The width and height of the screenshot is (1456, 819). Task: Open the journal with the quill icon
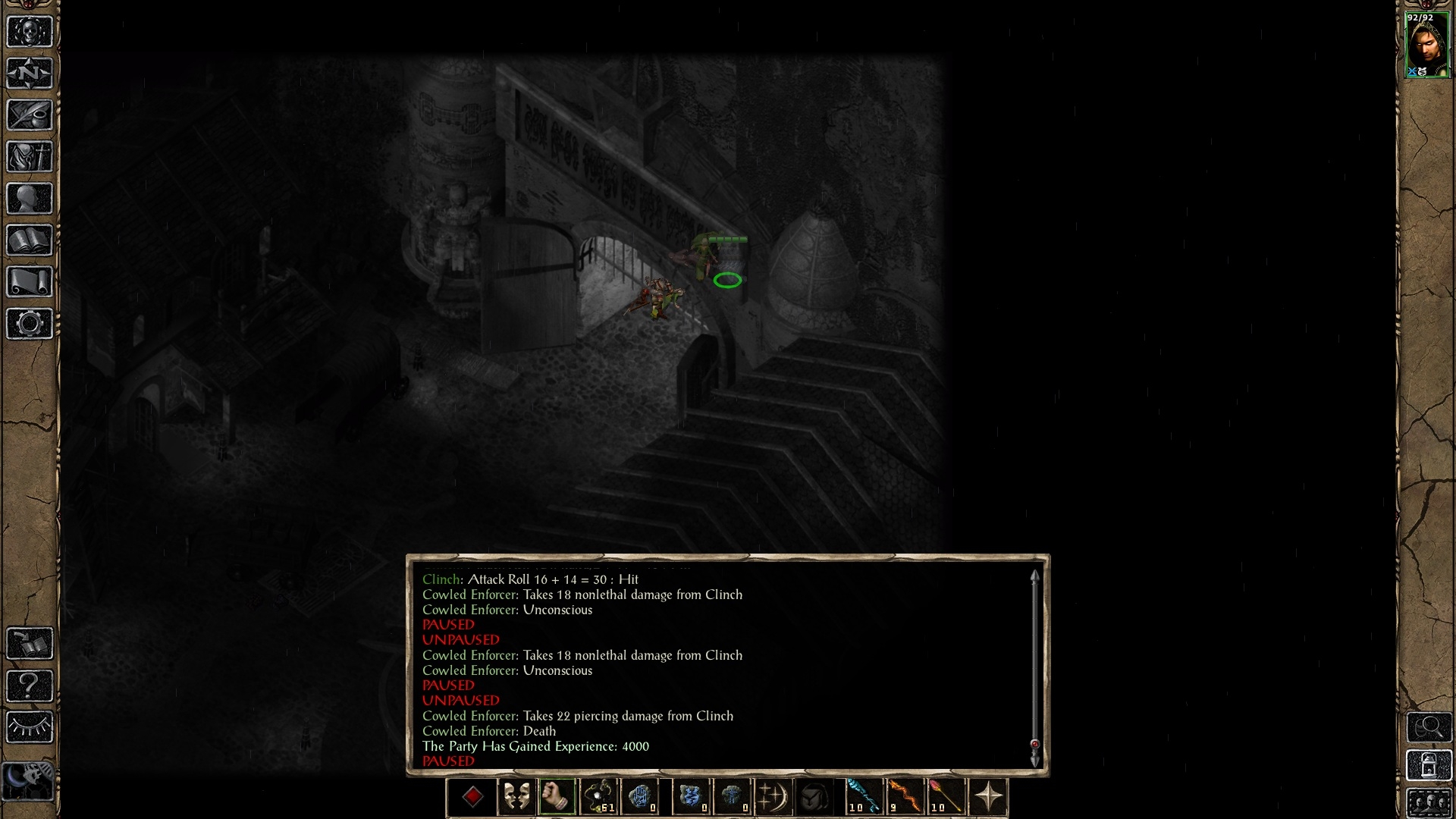30,115
